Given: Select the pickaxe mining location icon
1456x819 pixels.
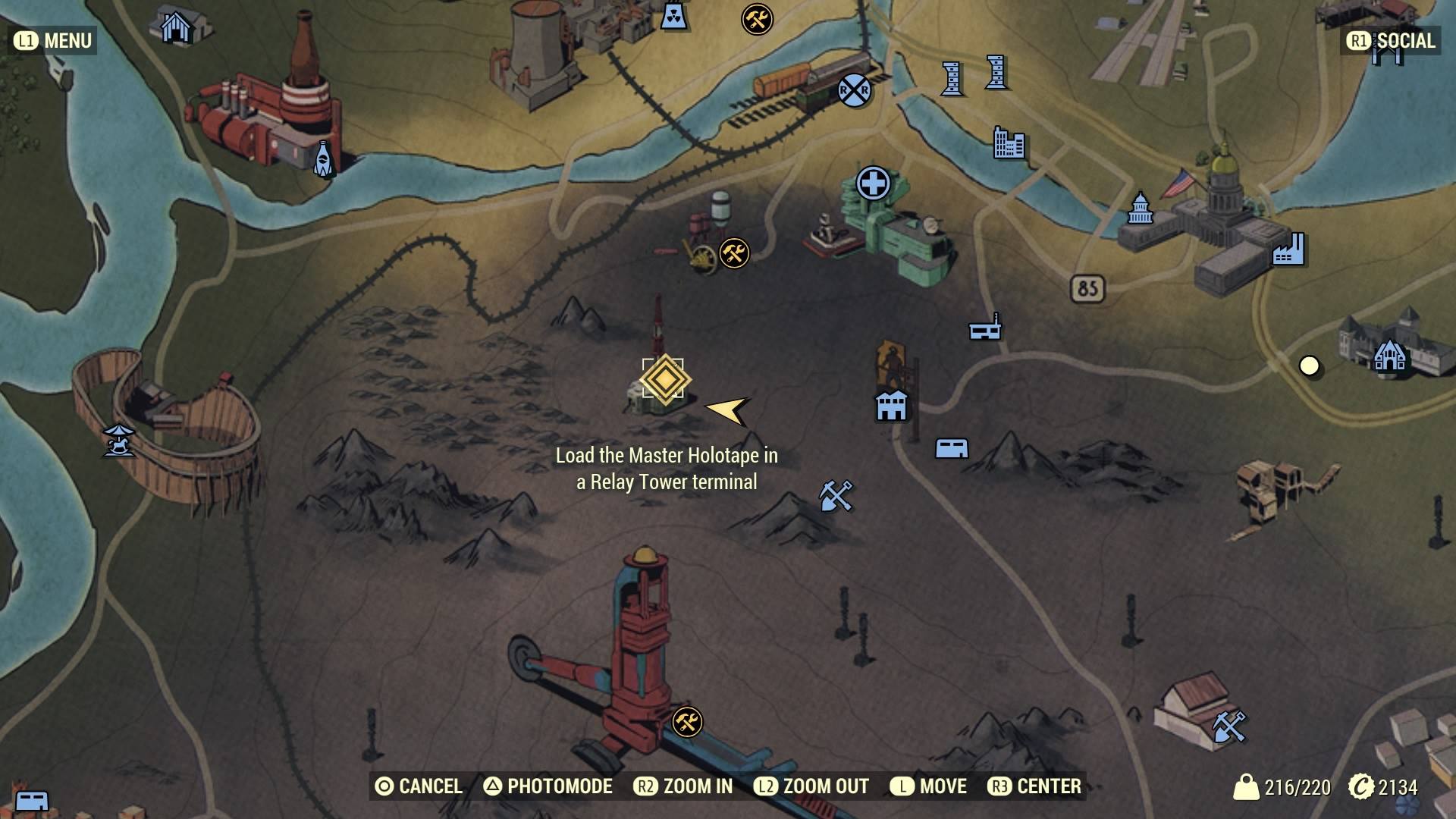Looking at the screenshot, I should pos(838,497).
